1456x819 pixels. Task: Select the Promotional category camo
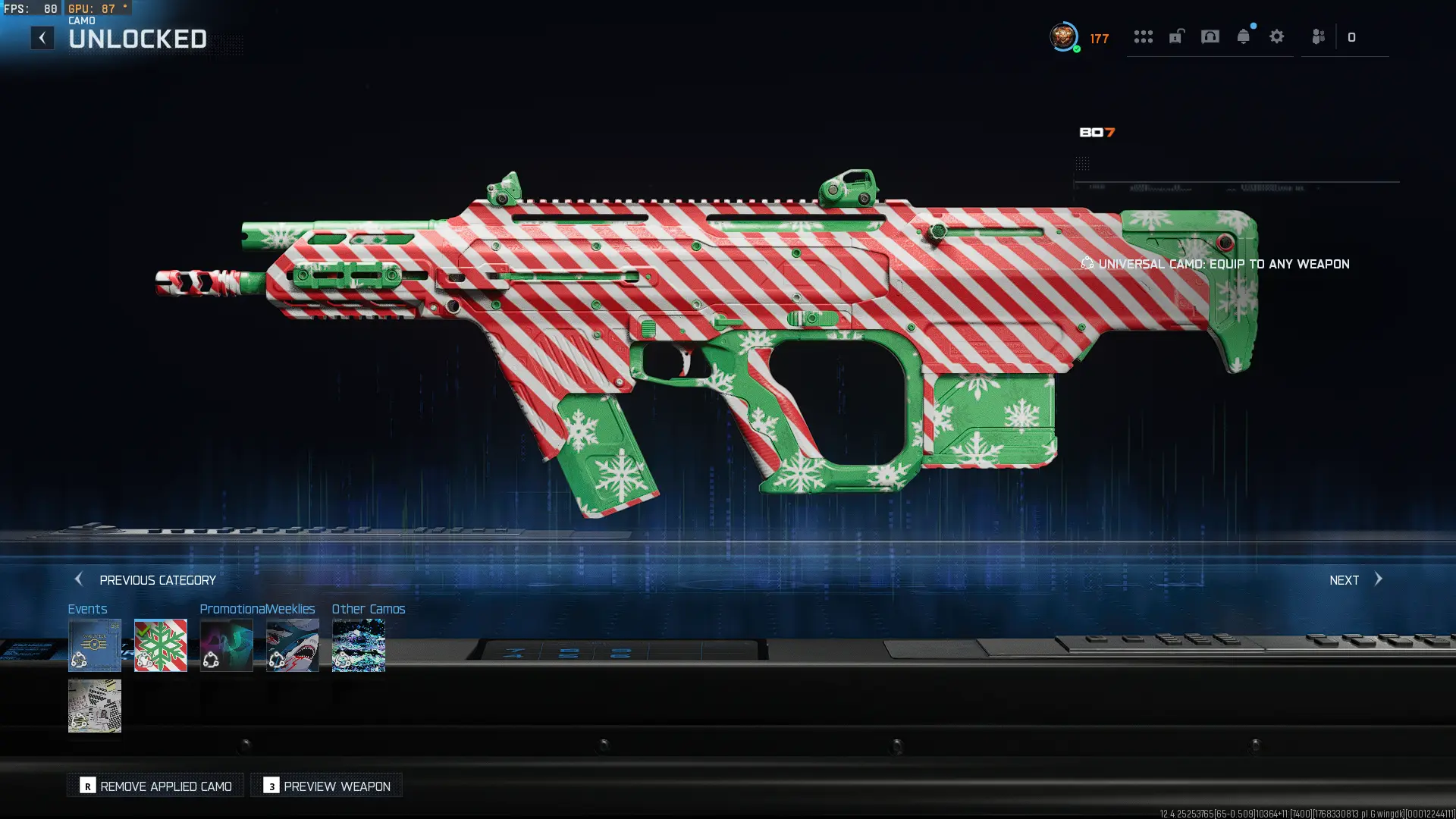tap(227, 645)
